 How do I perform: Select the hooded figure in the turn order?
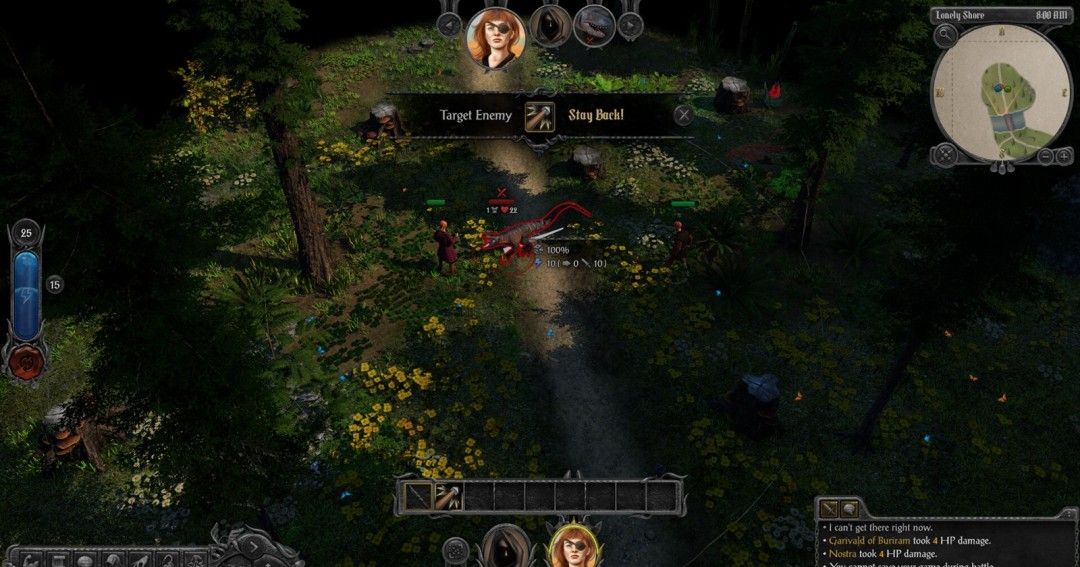coord(550,25)
